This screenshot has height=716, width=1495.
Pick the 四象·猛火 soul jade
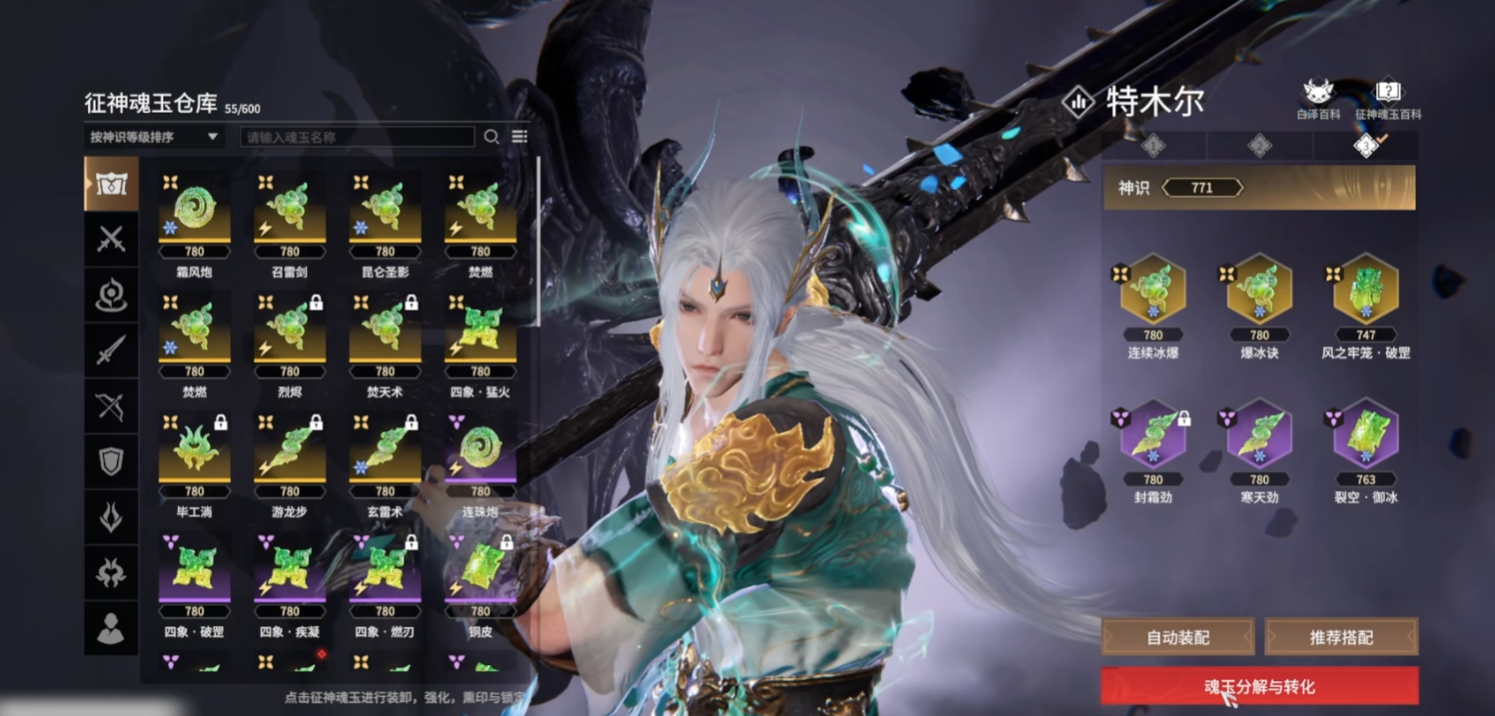(x=480, y=335)
